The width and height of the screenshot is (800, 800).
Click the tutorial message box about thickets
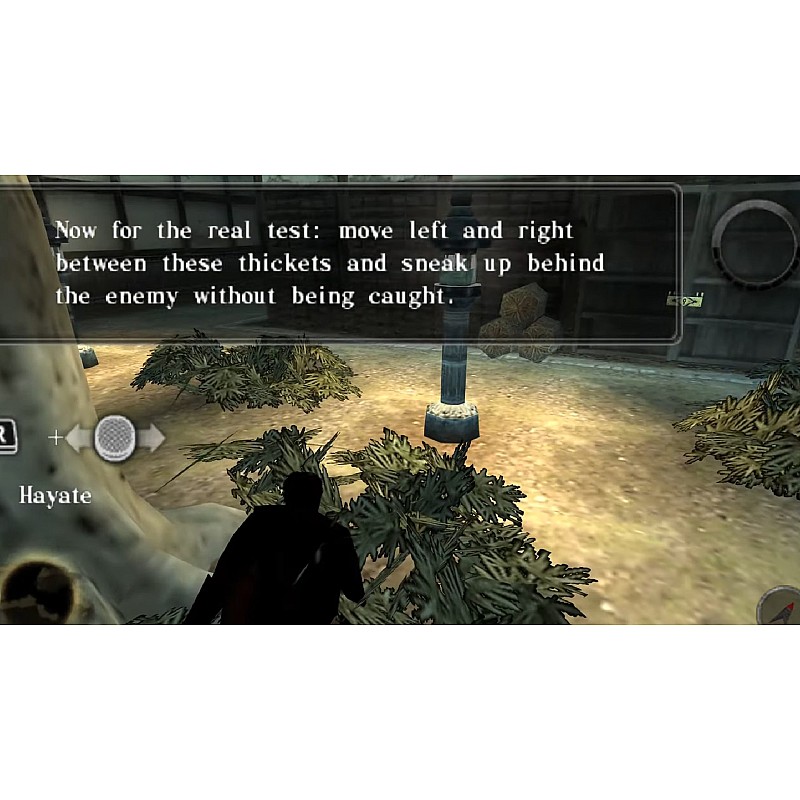[x=340, y=263]
